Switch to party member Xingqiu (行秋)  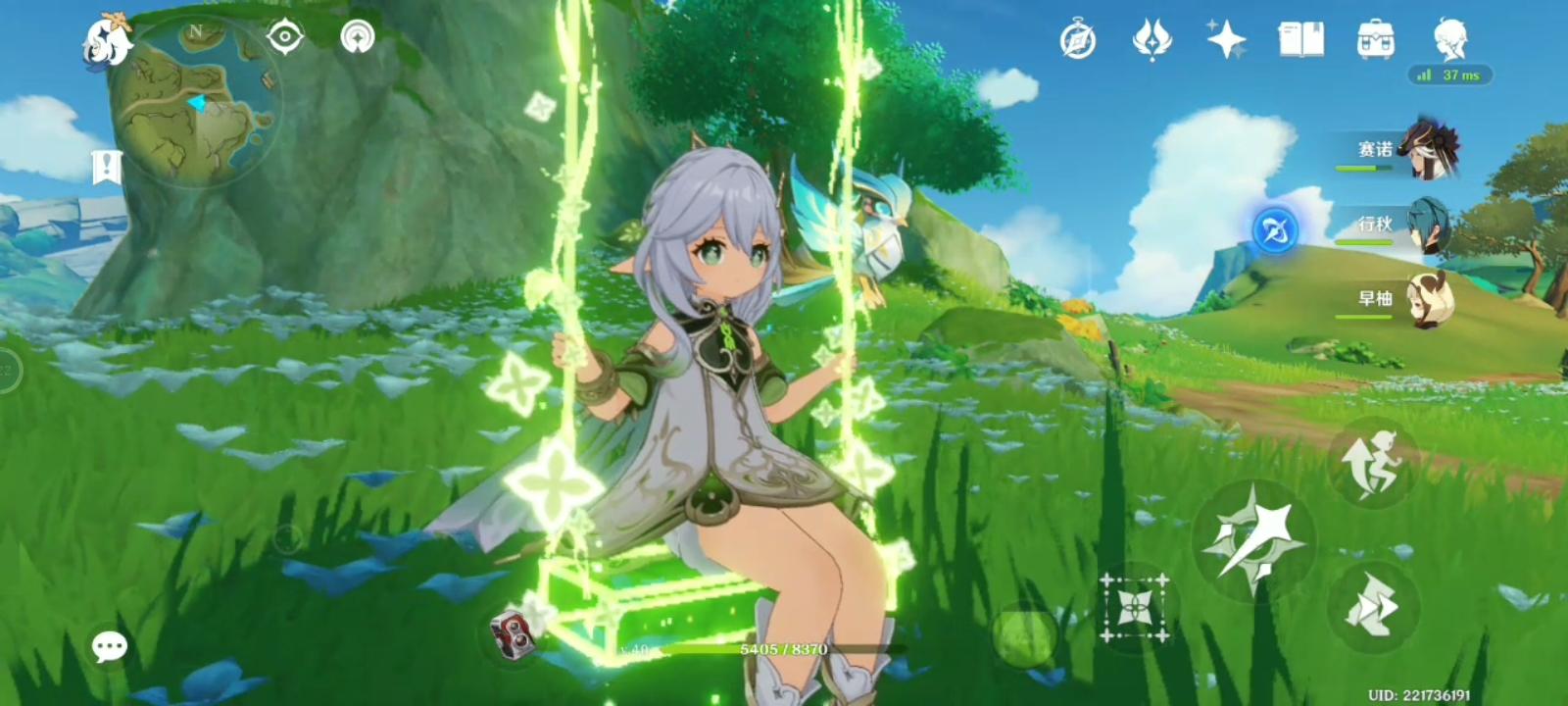1426,232
